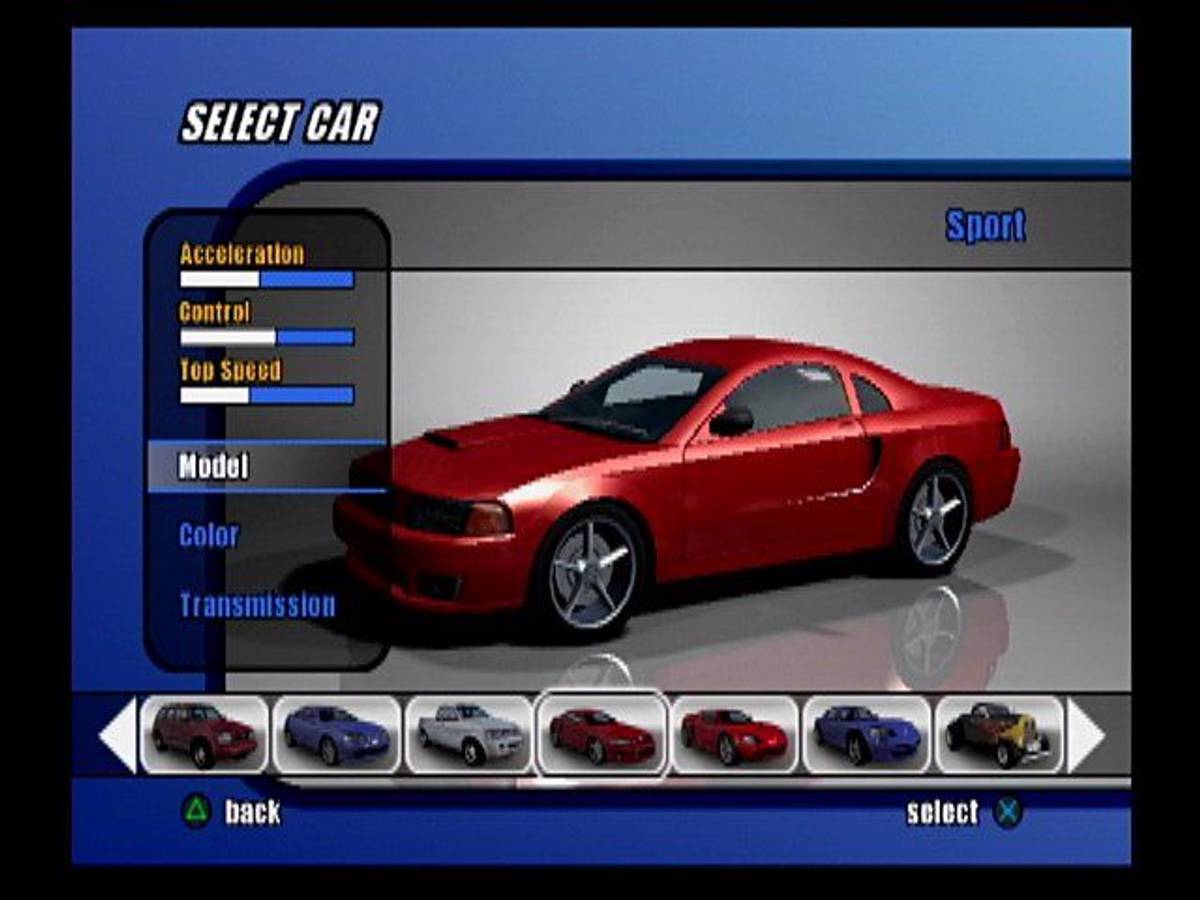
Task: Choose the Transmission menu entry
Action: 257,605
